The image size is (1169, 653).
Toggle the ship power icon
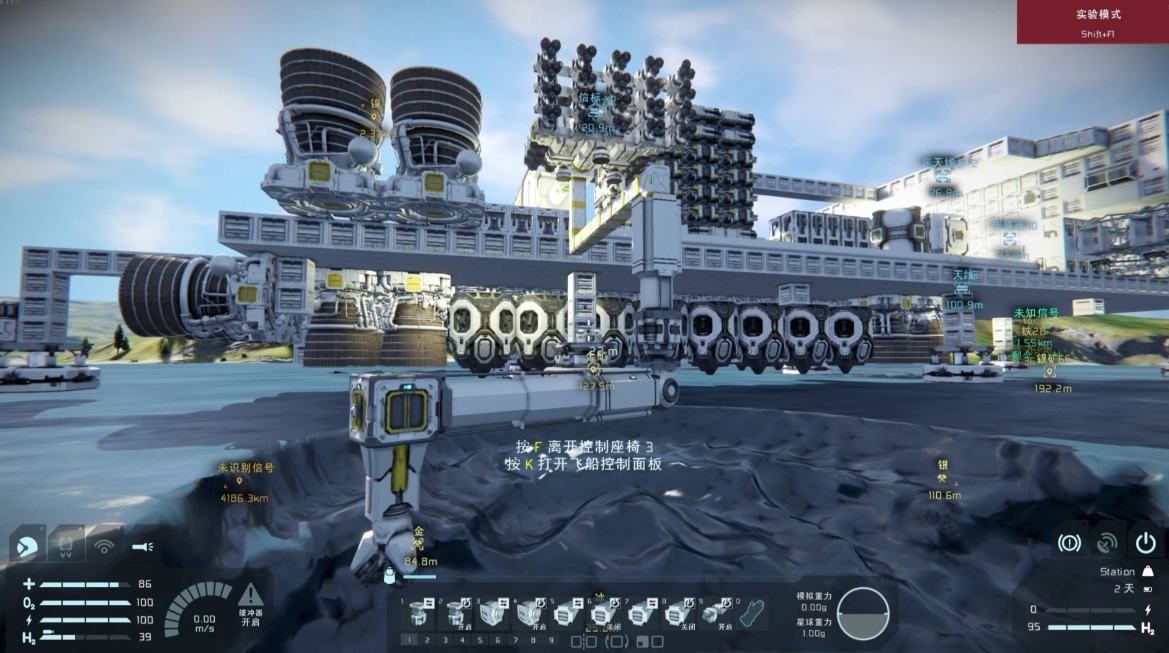tap(1145, 543)
